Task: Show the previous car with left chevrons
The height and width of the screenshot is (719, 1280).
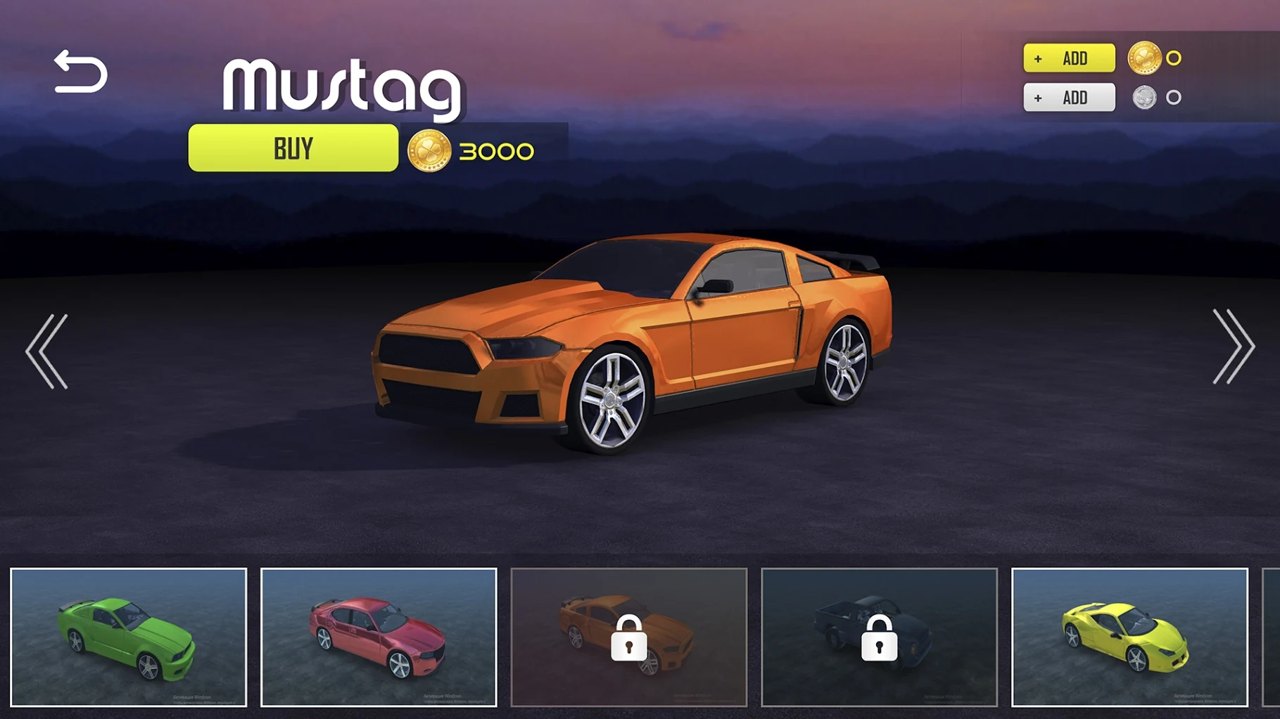Action: pyautogui.click(x=47, y=350)
